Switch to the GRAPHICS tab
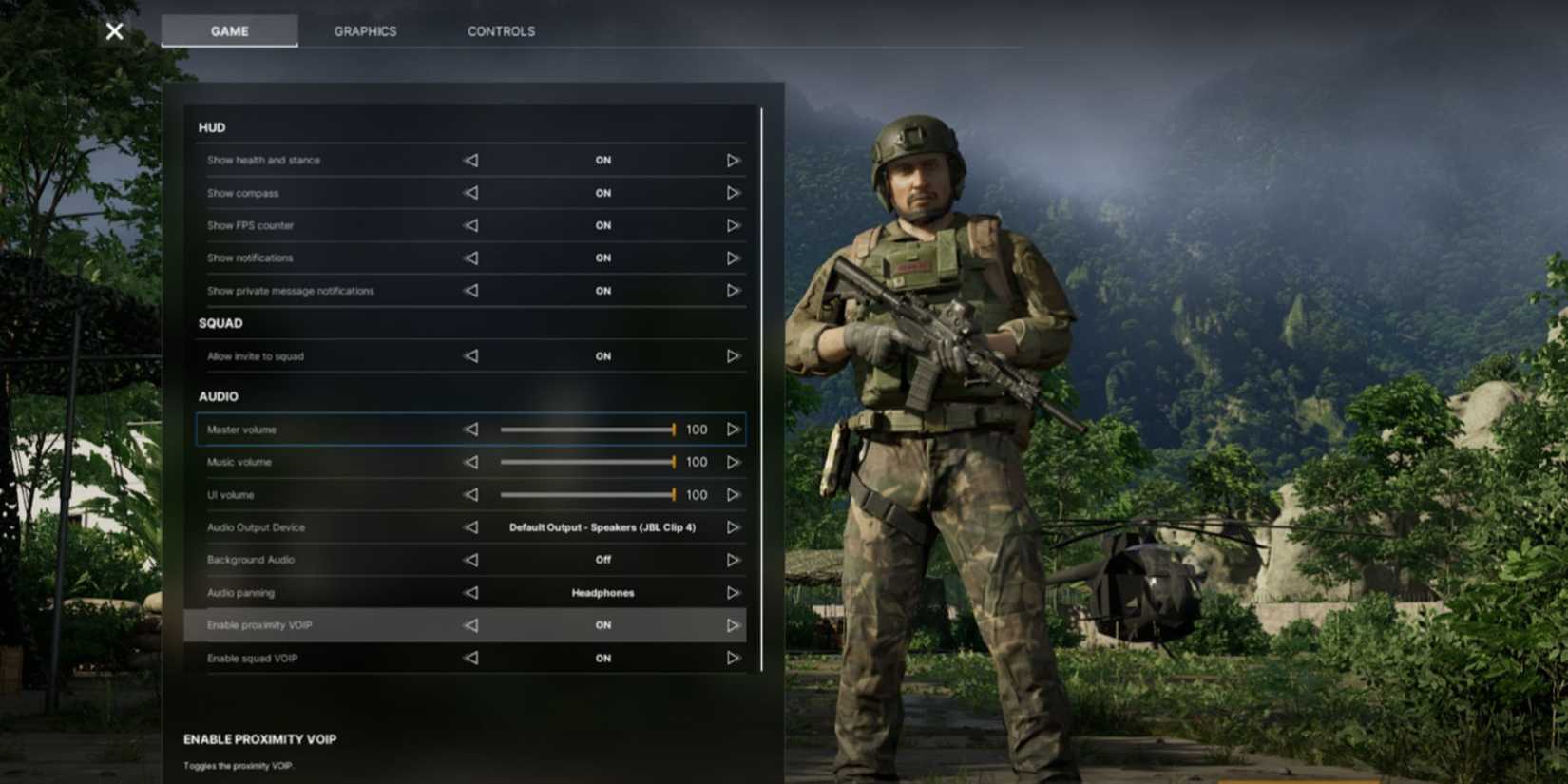 click(x=364, y=30)
